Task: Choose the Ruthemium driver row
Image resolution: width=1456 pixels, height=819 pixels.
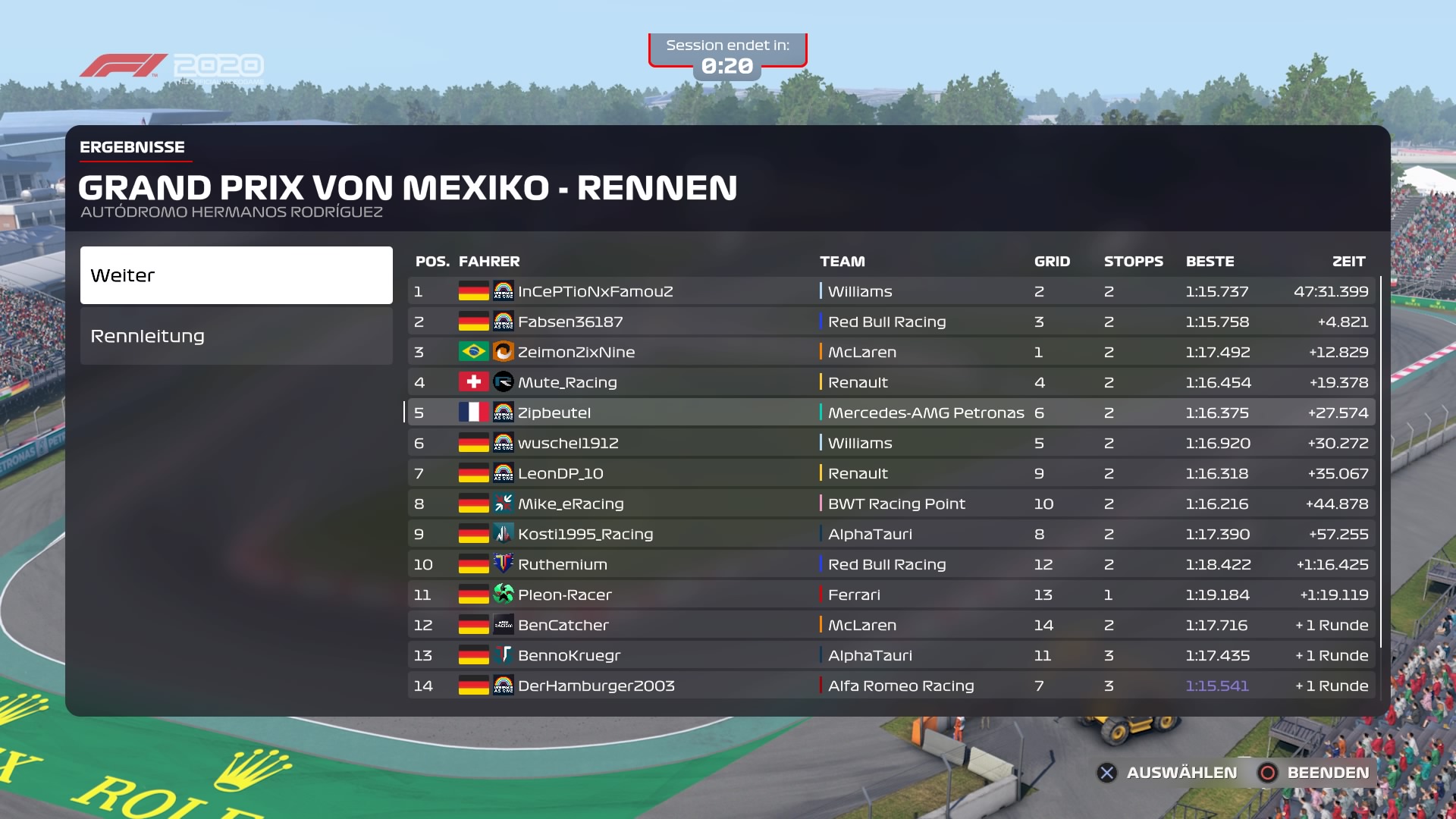Action: click(891, 564)
